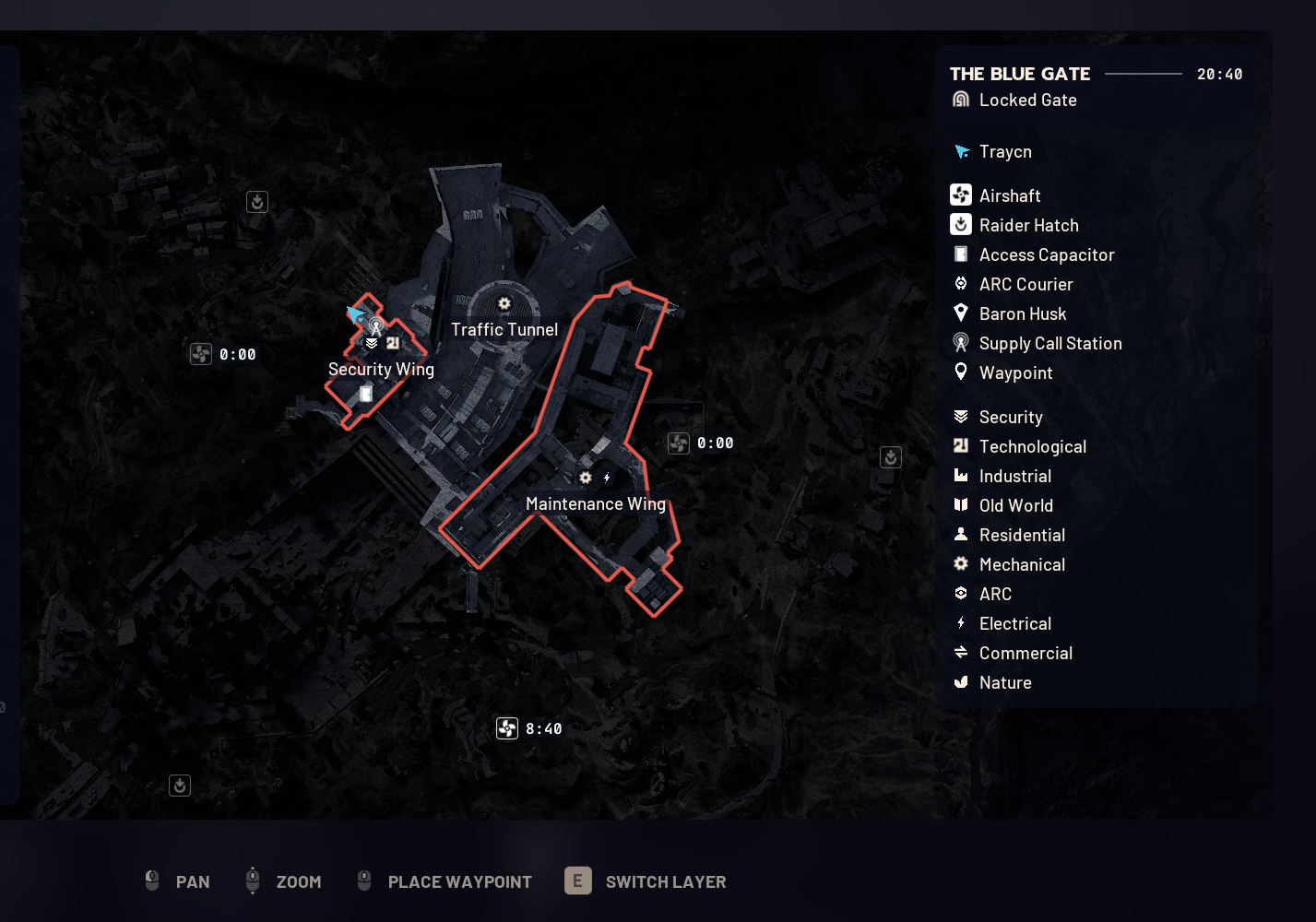Select the Security Wing map label

(381, 369)
